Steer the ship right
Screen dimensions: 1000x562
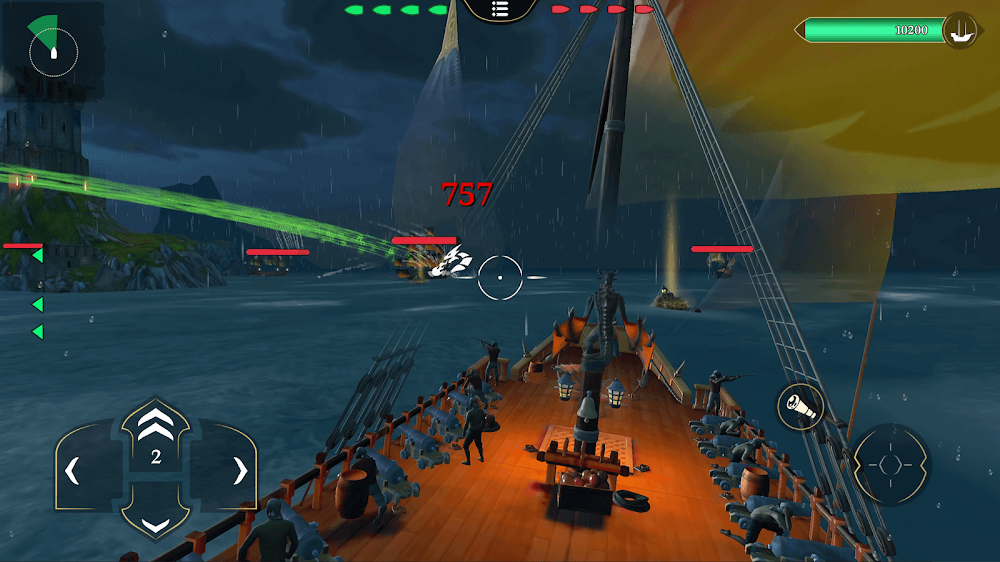(239, 471)
